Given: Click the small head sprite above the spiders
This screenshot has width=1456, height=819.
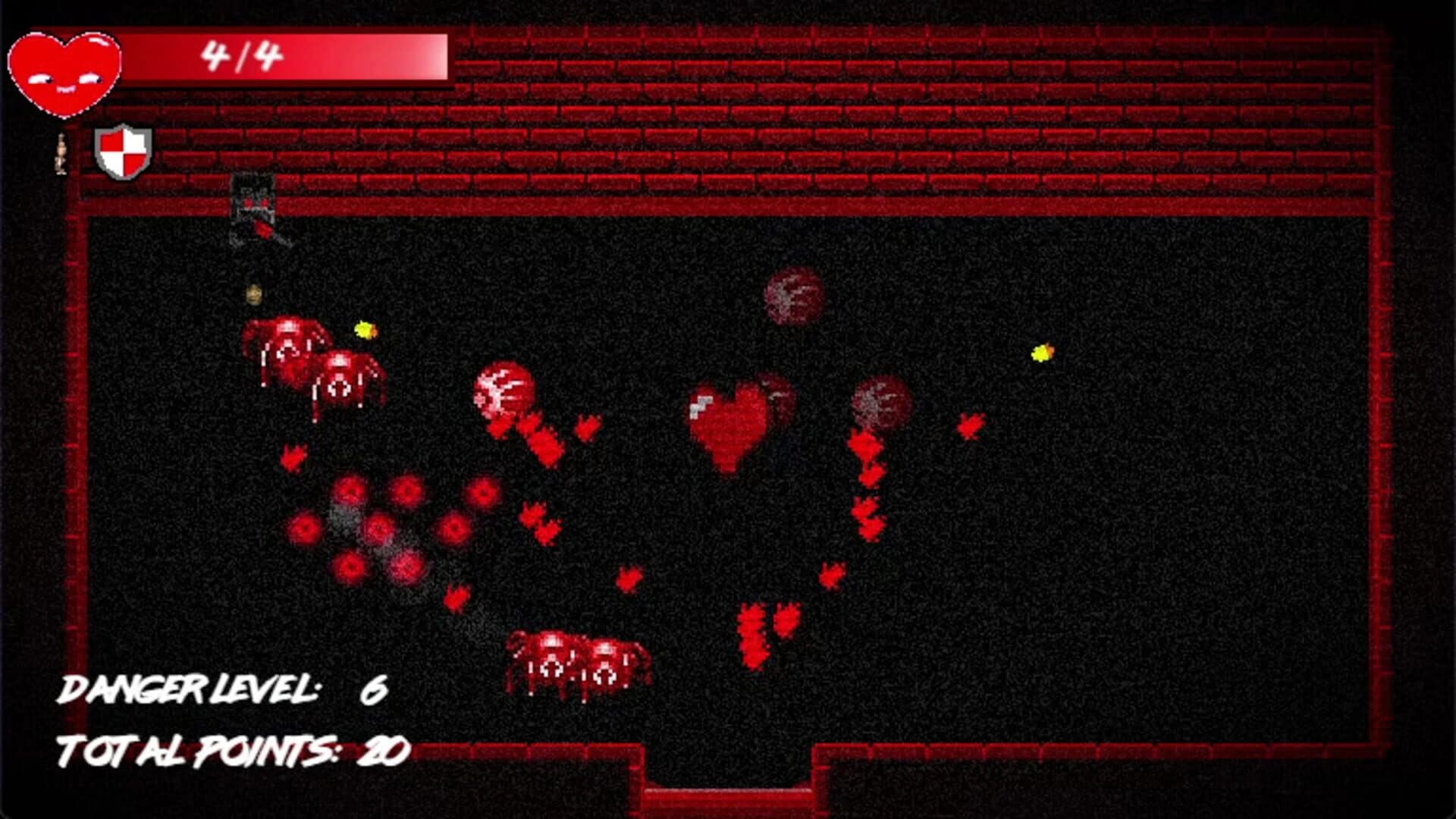Looking at the screenshot, I should [254, 294].
